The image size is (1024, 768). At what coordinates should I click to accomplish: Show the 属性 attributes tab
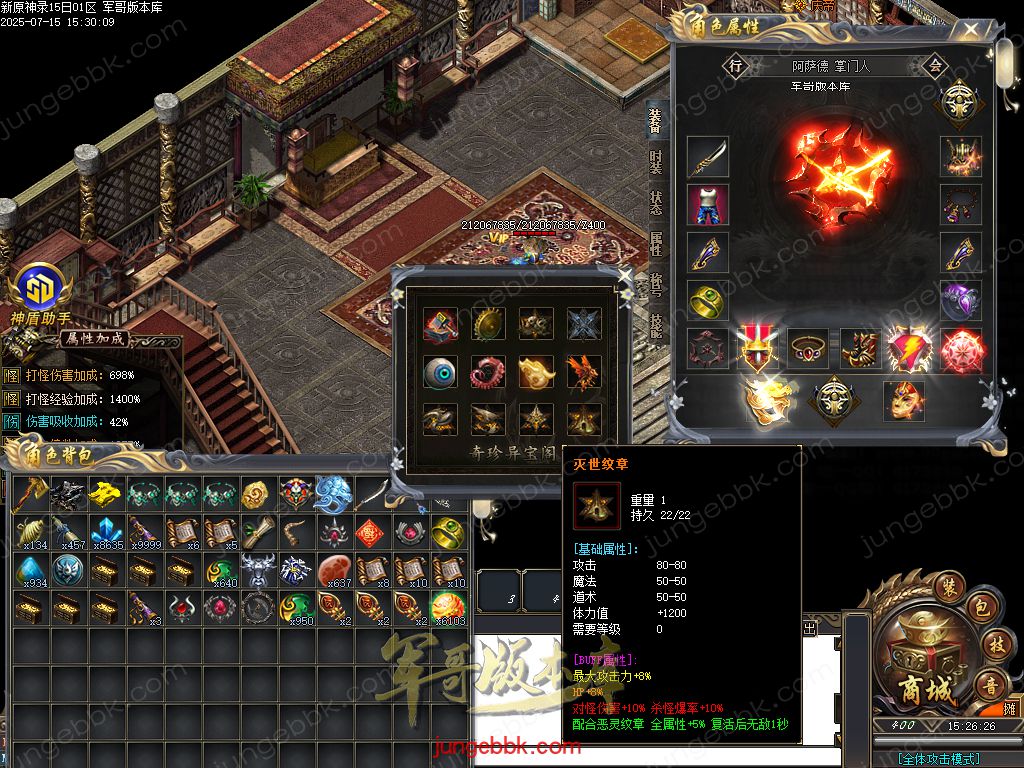(656, 244)
